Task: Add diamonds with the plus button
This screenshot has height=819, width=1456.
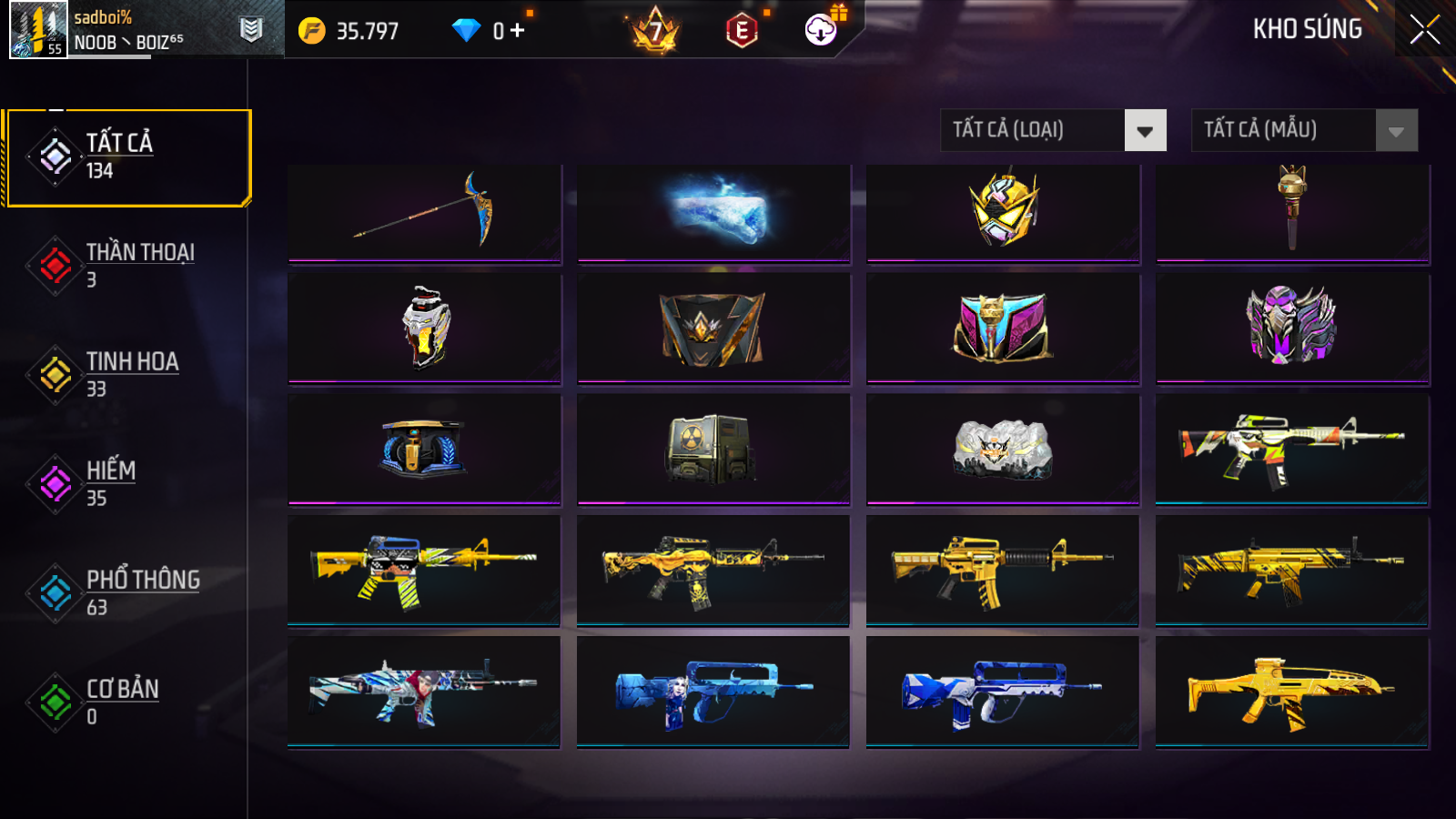Action: [517, 31]
